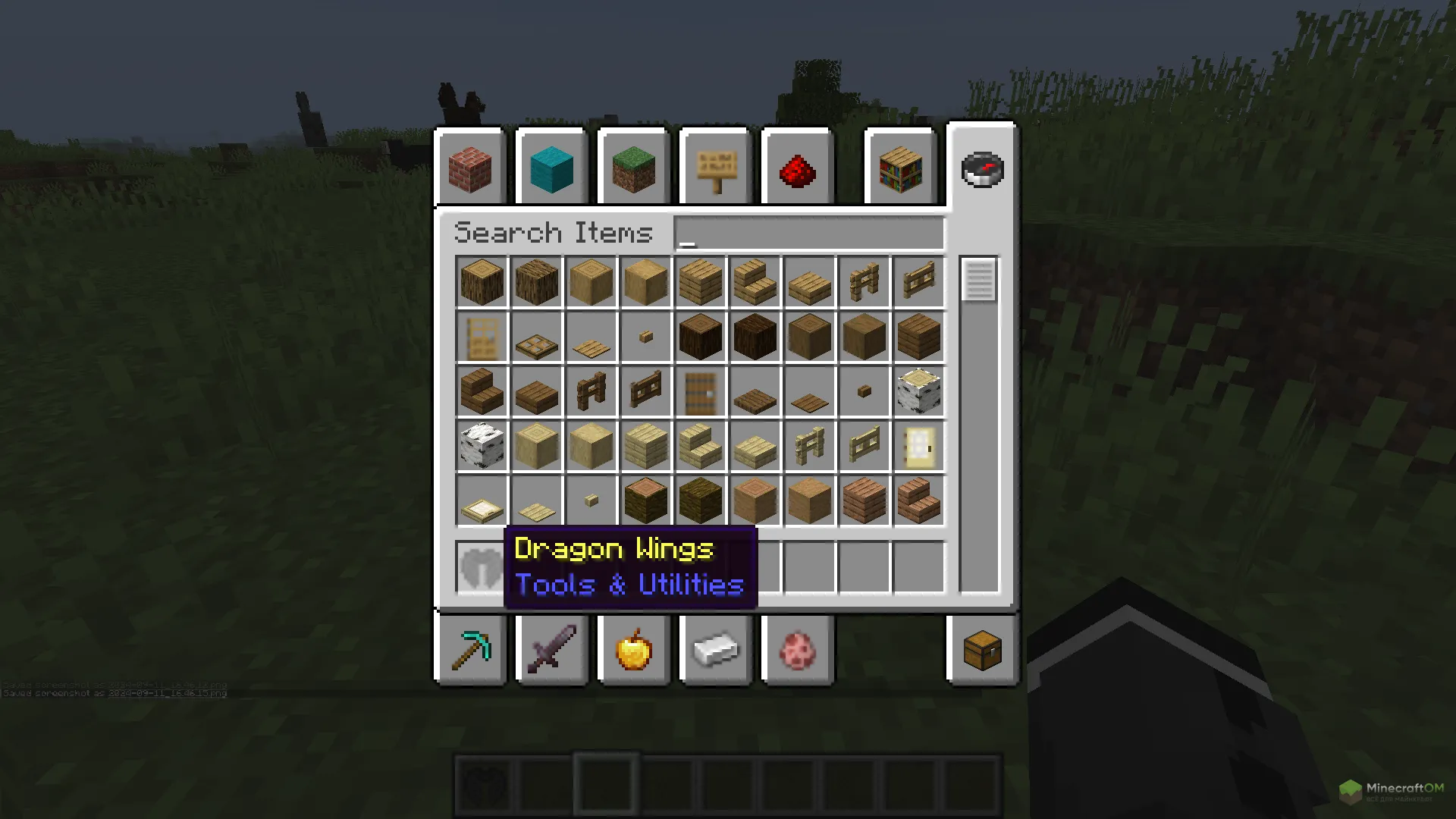Switch to the Building Blocks tab
1456x819 pixels.
470,168
